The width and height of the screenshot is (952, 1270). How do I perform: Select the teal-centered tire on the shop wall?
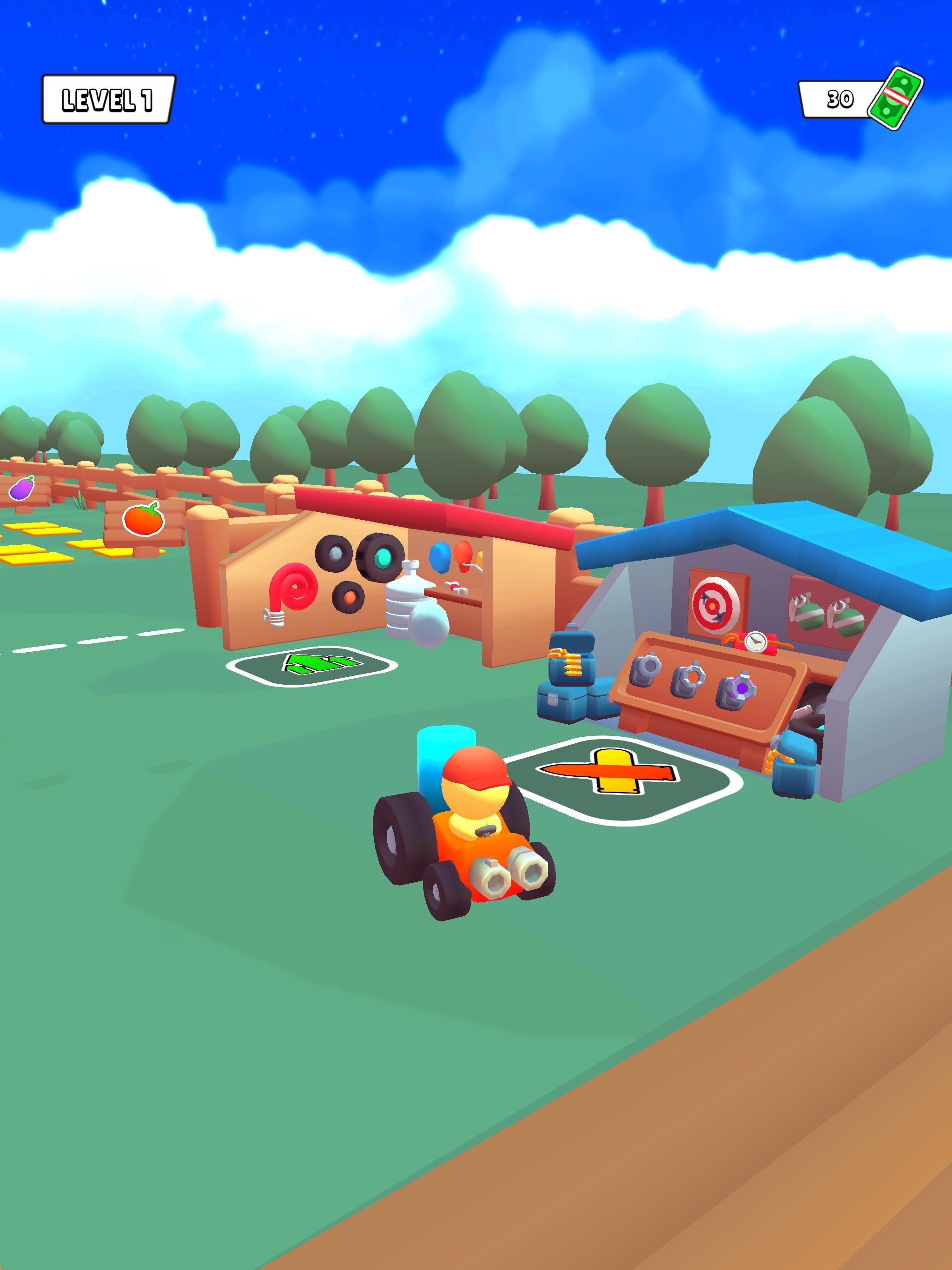(x=383, y=557)
